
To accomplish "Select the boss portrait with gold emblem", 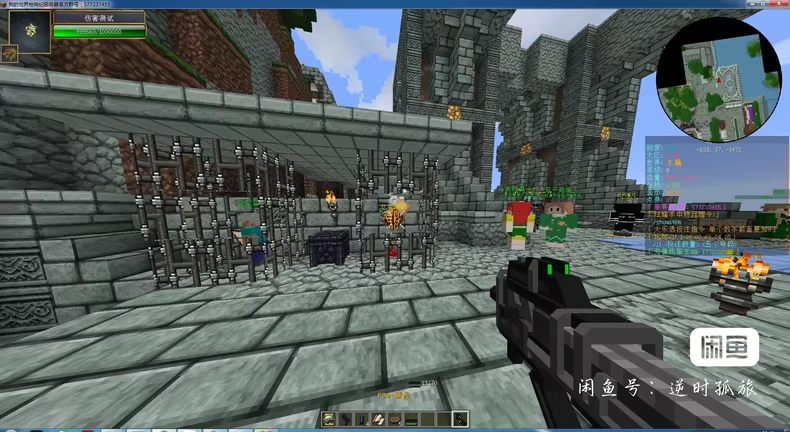I will coord(25,28).
